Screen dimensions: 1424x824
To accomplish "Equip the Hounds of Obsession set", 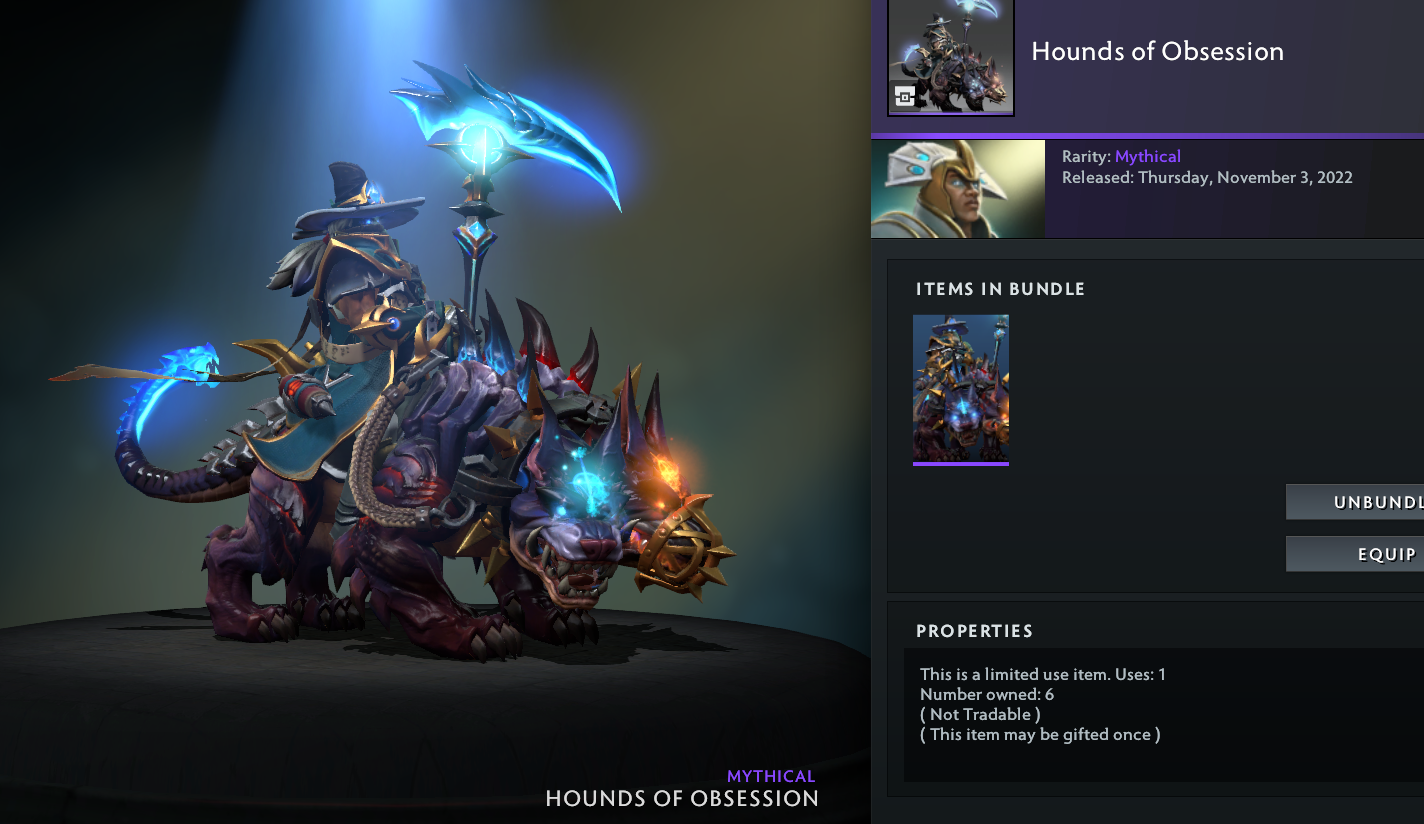I will 1356,554.
